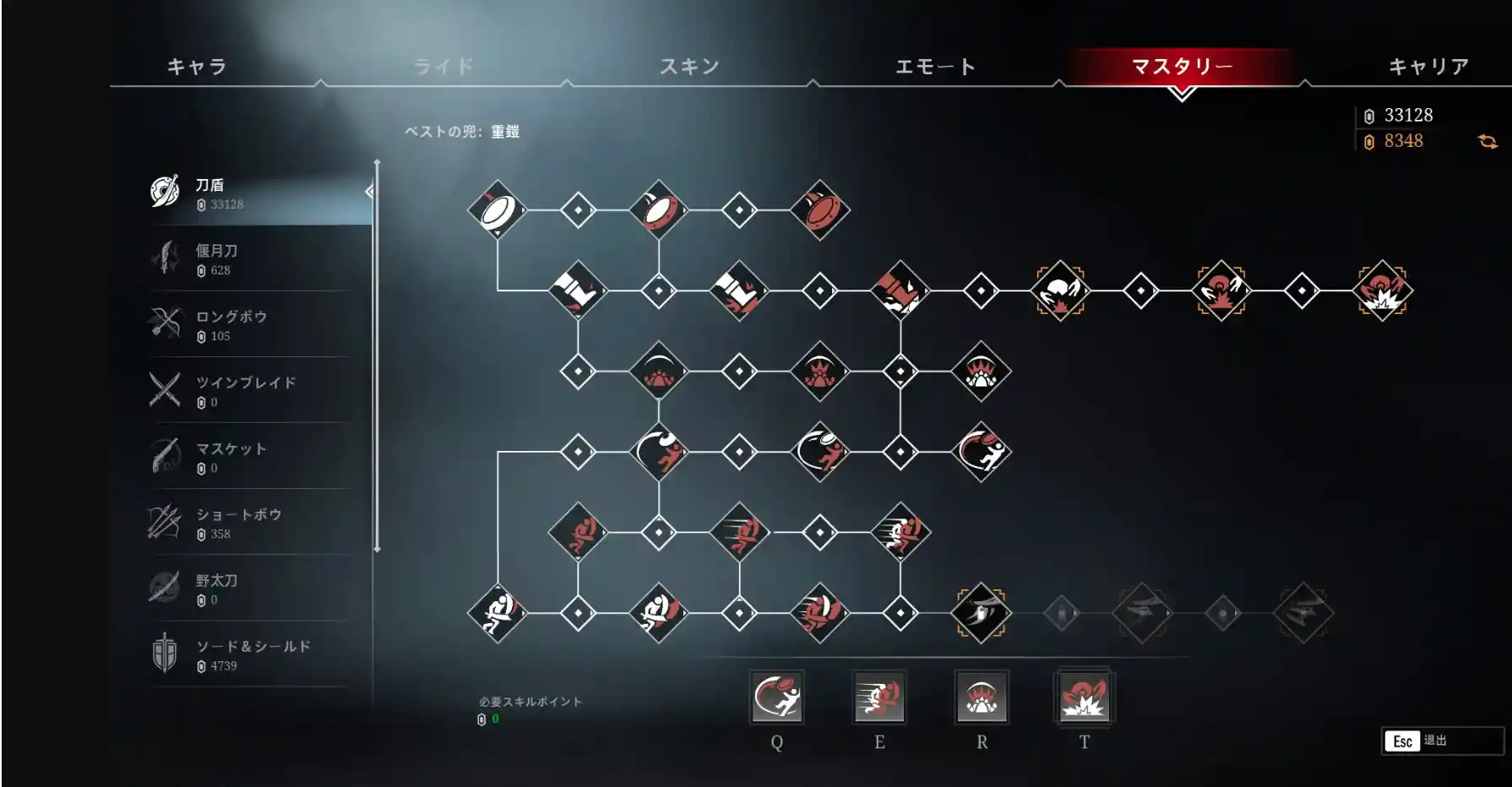The image size is (1512, 787).
Task: Select the Q skill slot icon
Action: click(778, 699)
